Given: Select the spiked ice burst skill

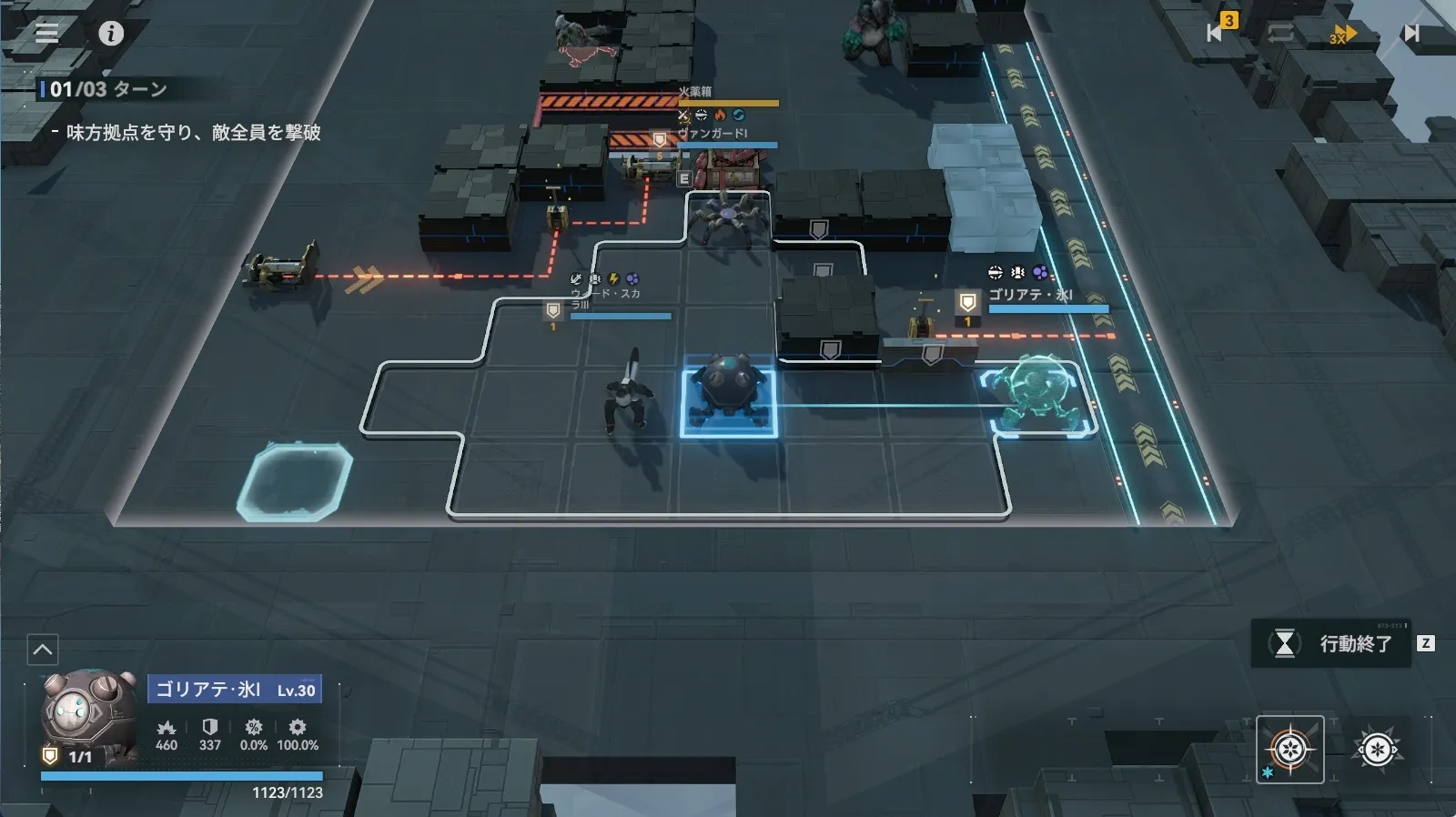Looking at the screenshot, I should point(1377,750).
